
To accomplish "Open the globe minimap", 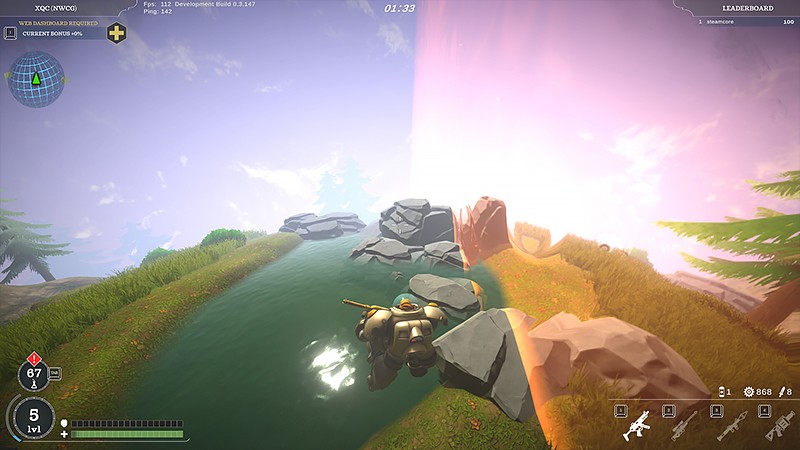I will [x=36, y=79].
